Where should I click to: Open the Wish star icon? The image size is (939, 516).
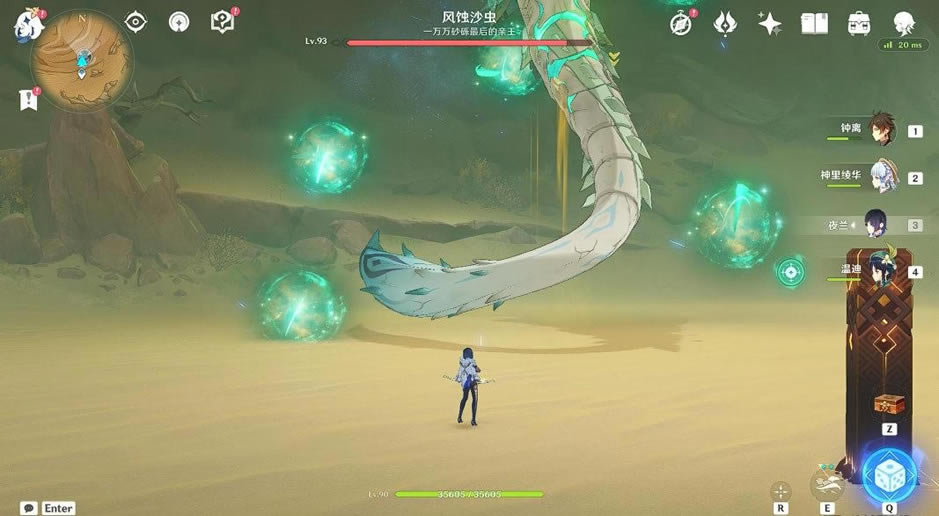(x=769, y=24)
